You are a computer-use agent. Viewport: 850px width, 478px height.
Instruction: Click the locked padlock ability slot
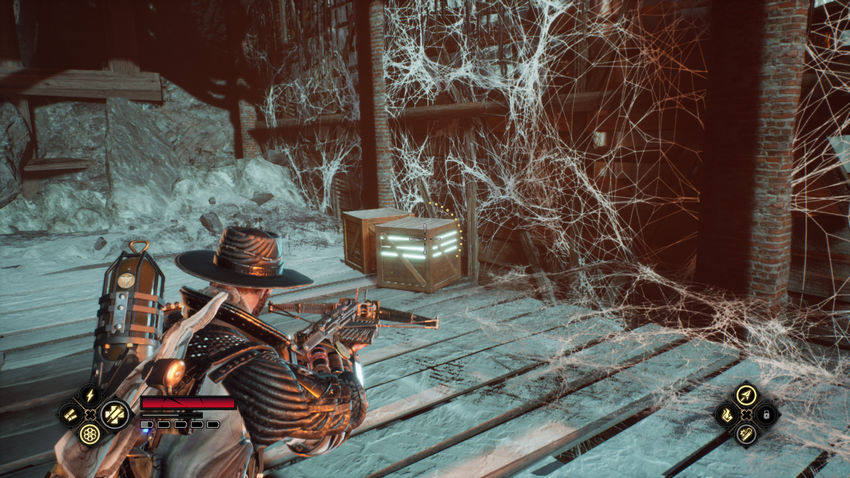(x=766, y=413)
